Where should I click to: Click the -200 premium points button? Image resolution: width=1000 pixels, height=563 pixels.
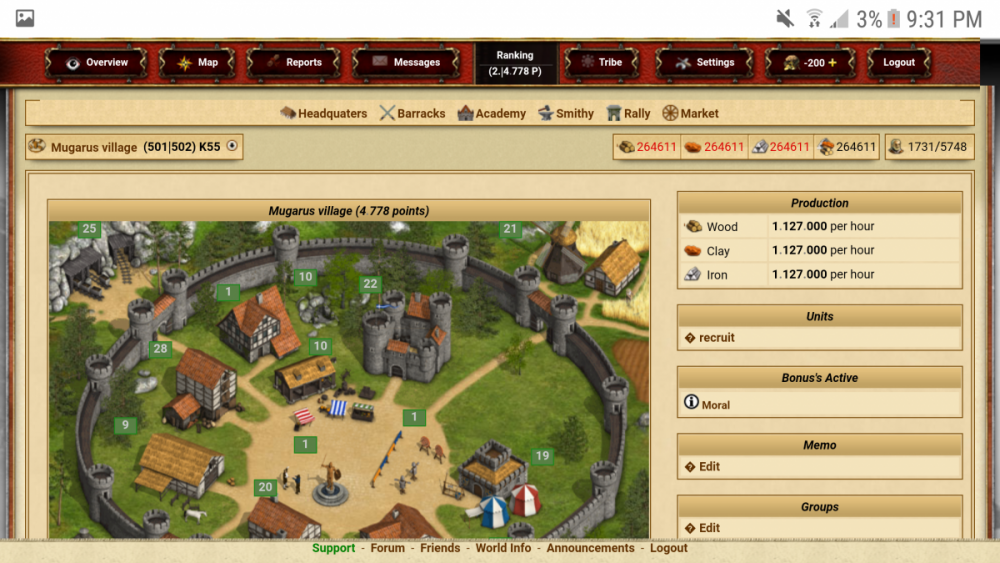(x=810, y=62)
